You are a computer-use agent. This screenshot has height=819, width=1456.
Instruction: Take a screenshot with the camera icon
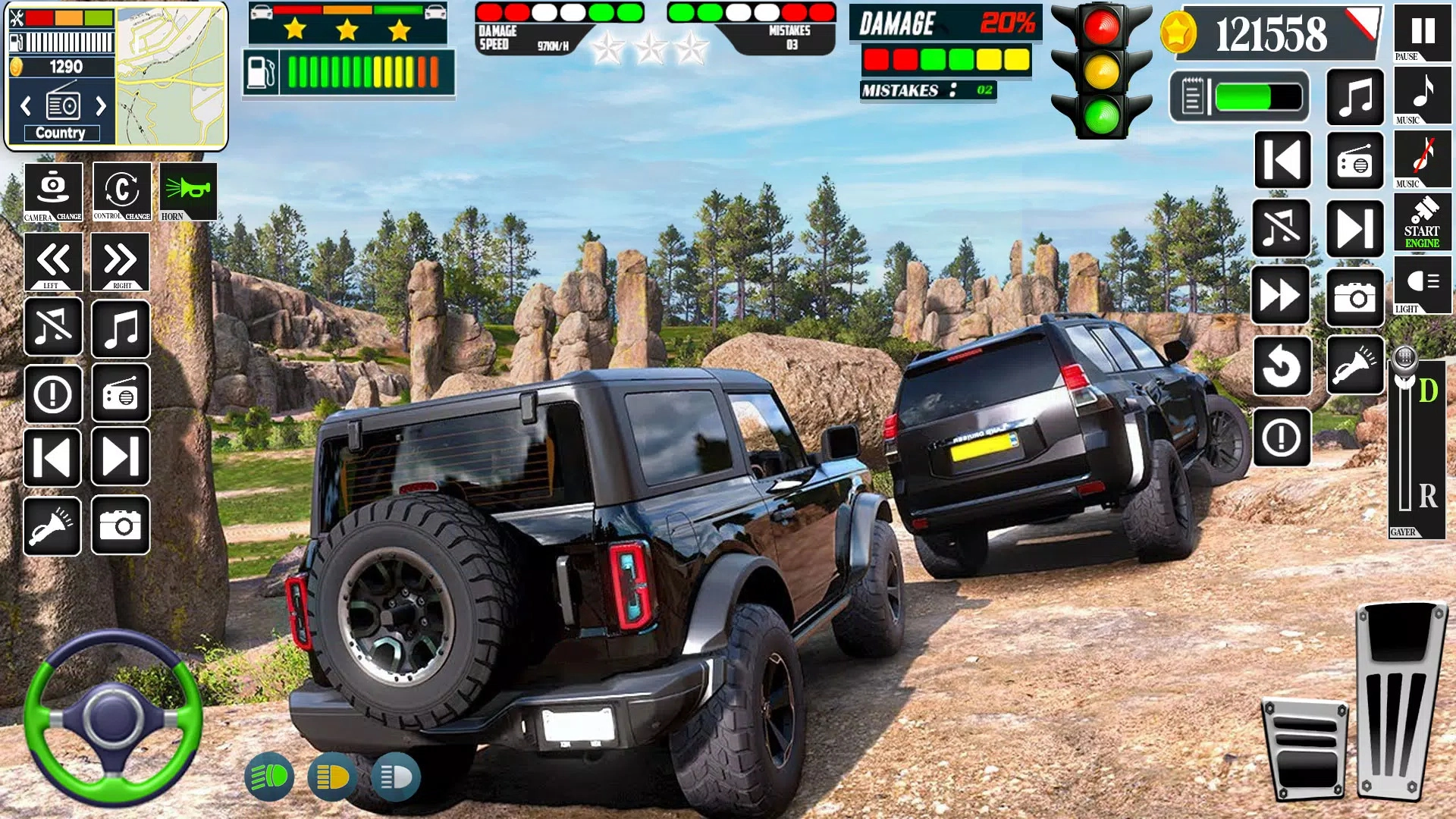coord(120,526)
